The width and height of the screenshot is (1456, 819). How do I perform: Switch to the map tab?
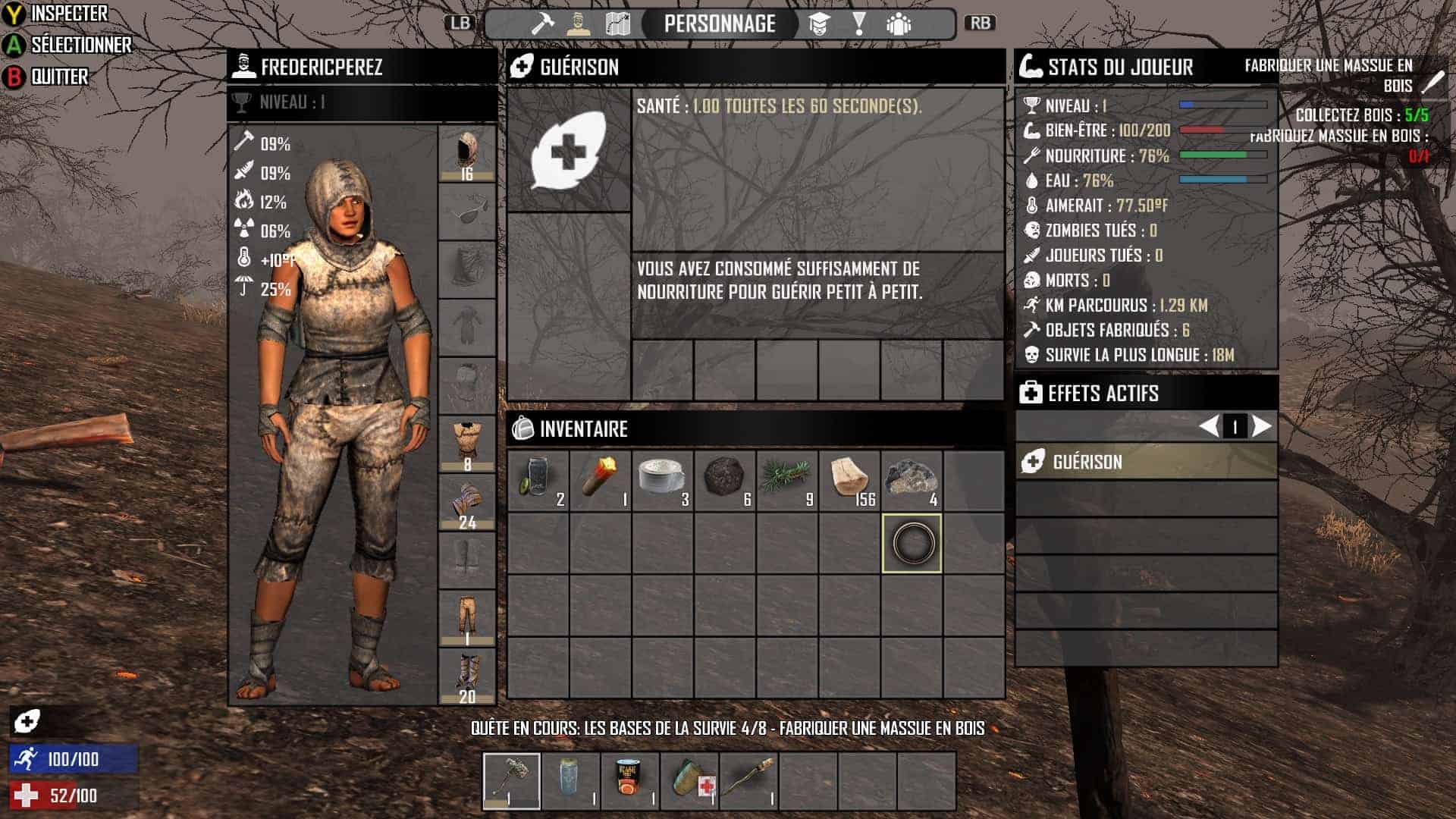(618, 24)
